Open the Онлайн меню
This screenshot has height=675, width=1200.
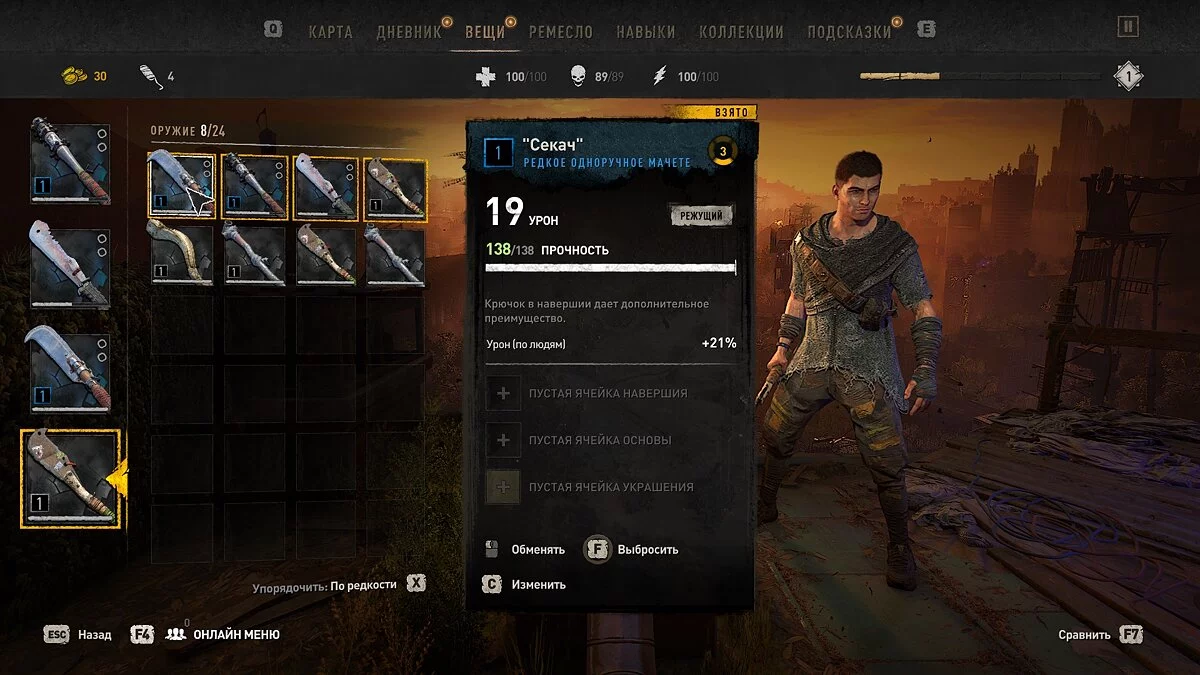[x=236, y=634]
